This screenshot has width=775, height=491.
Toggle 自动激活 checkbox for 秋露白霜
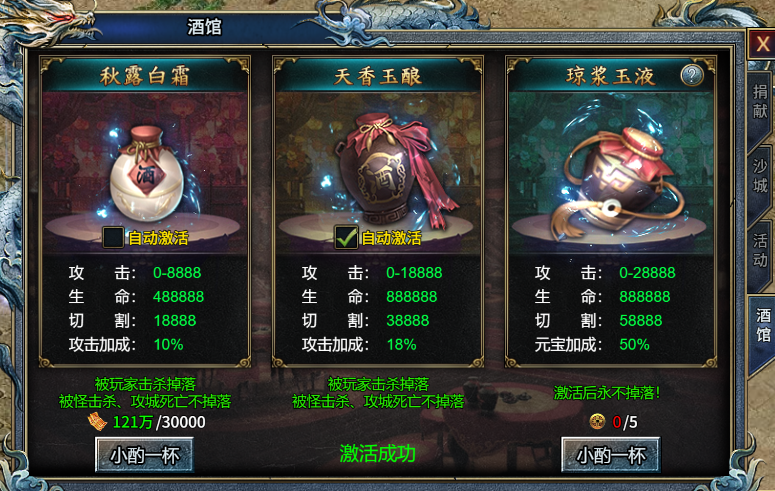114,238
